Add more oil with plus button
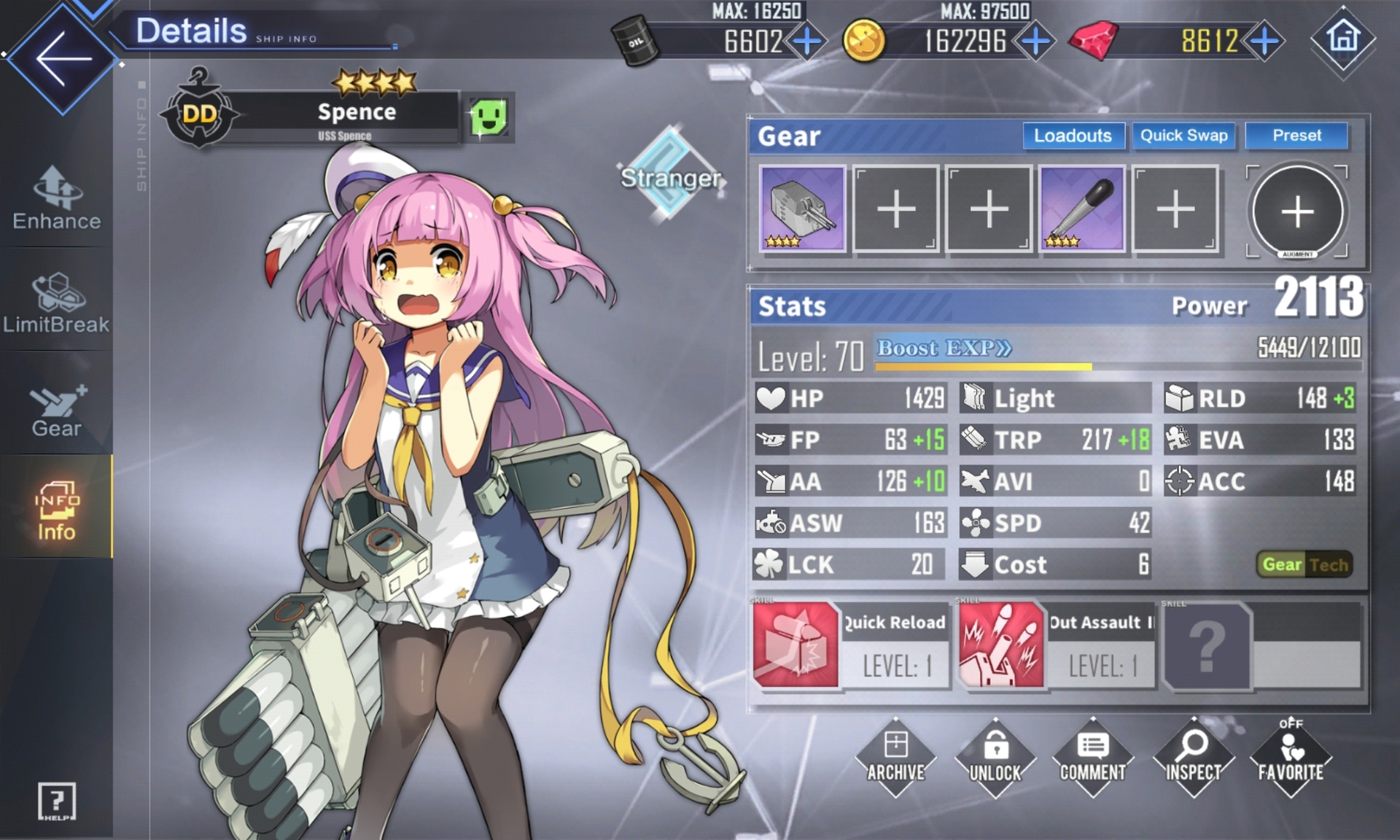 point(807,41)
